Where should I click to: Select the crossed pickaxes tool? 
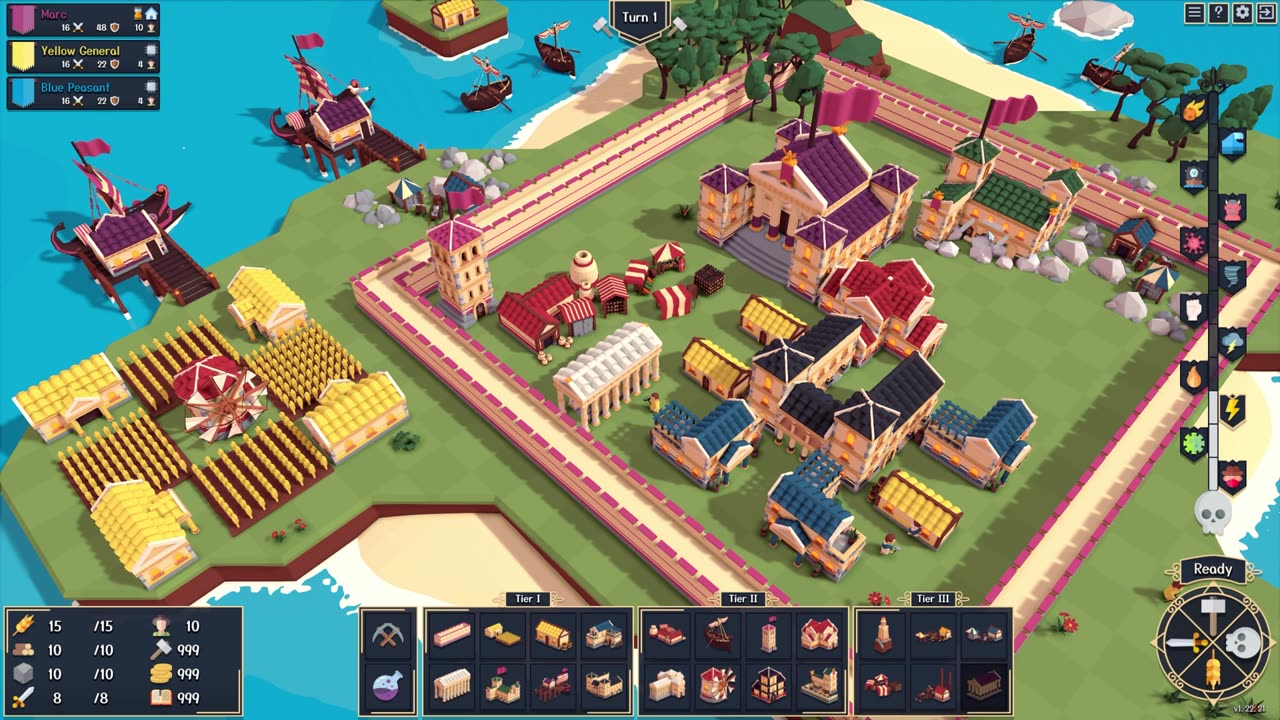click(x=387, y=634)
